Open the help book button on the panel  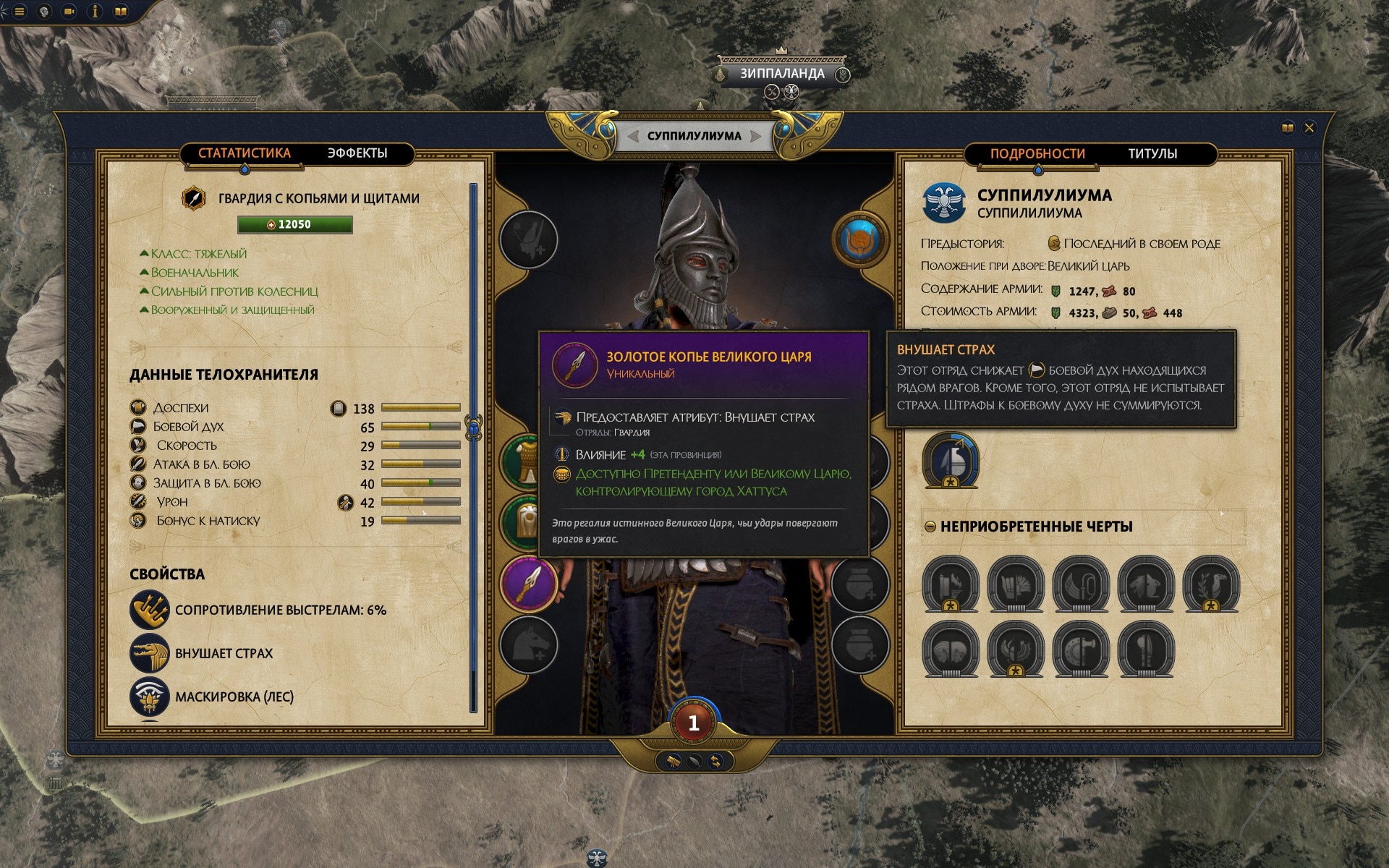(x=1287, y=128)
